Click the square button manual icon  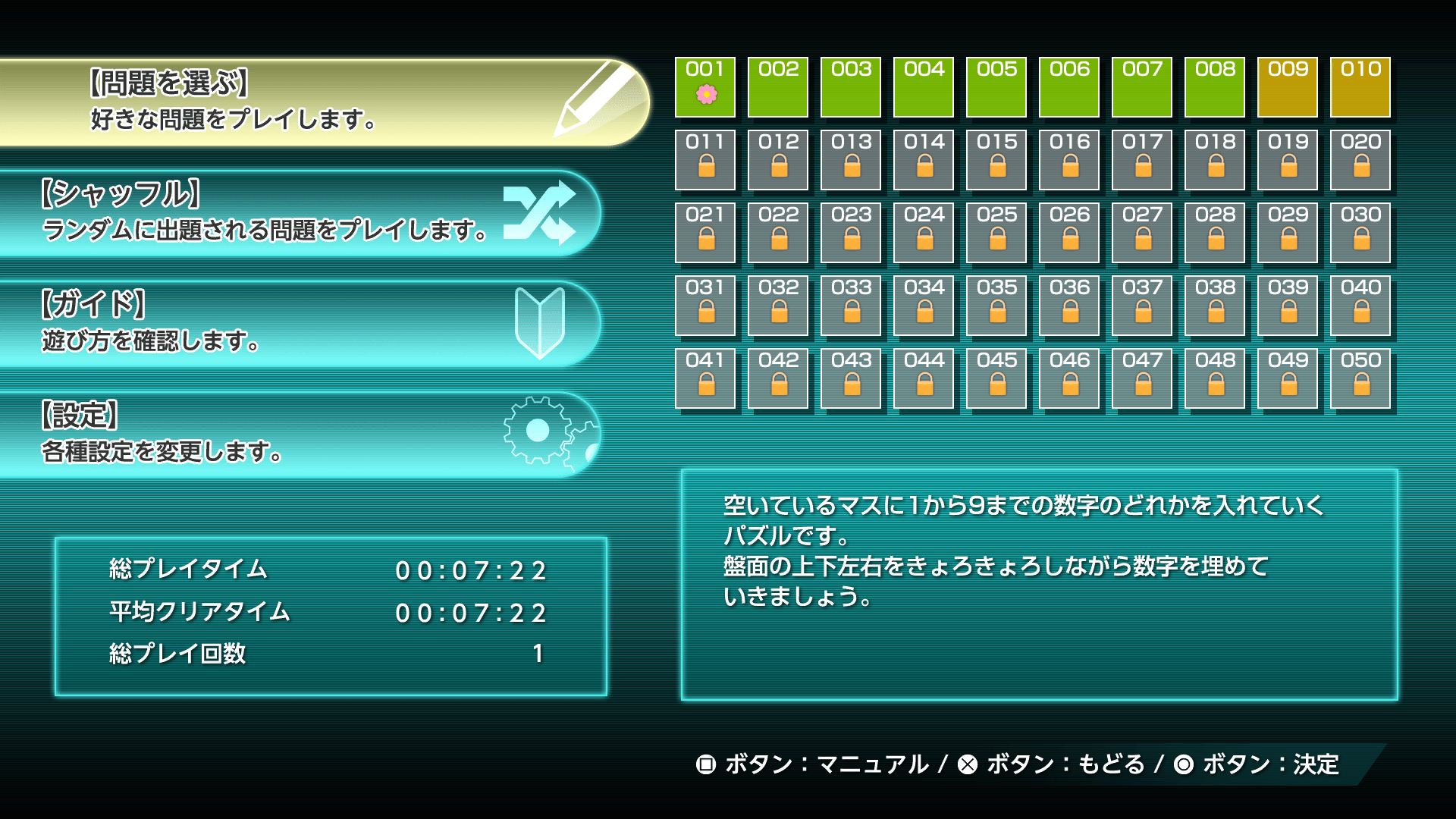[x=705, y=766]
